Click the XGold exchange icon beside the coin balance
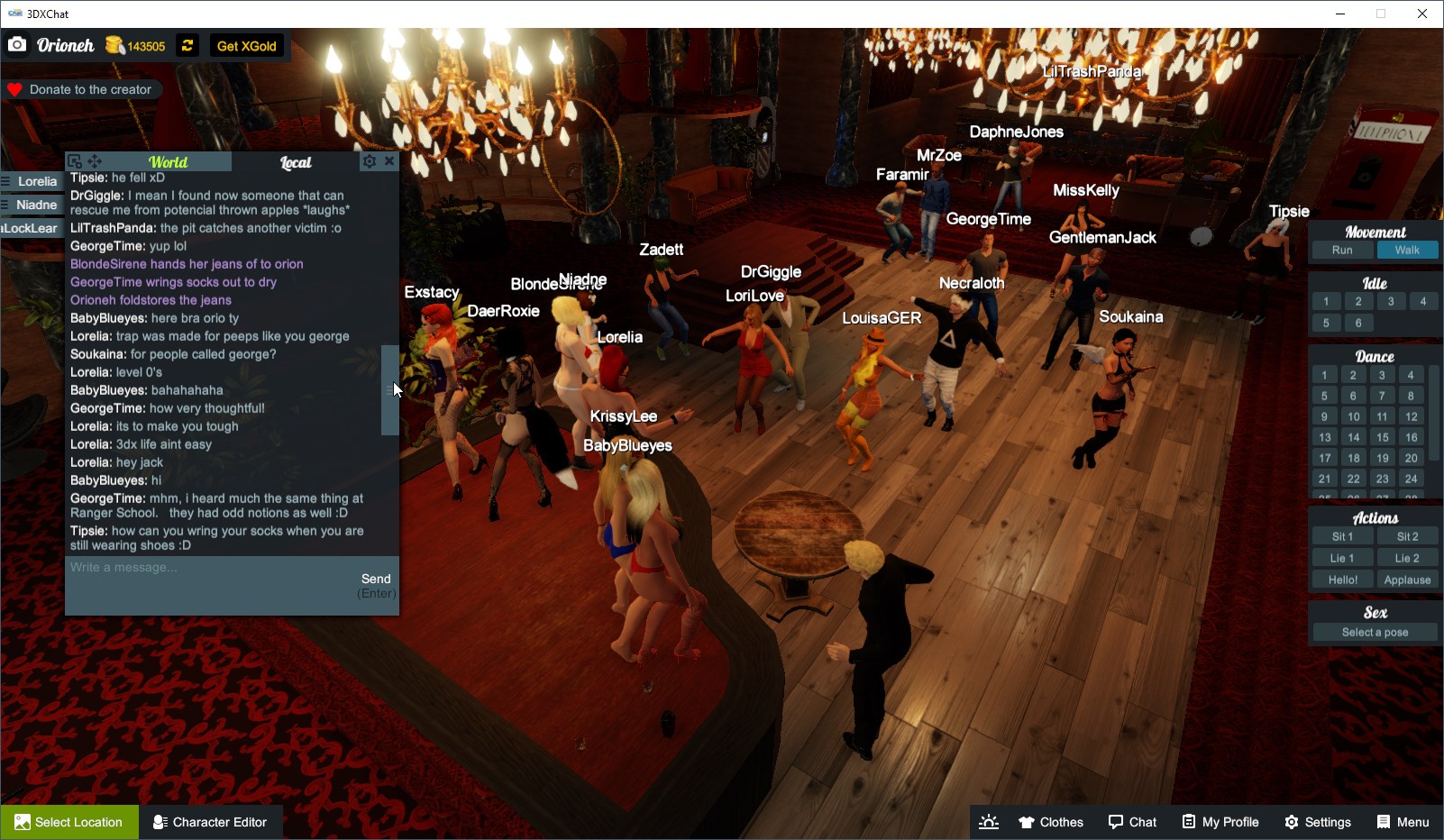Screen dimensions: 1444x840 tap(187, 45)
